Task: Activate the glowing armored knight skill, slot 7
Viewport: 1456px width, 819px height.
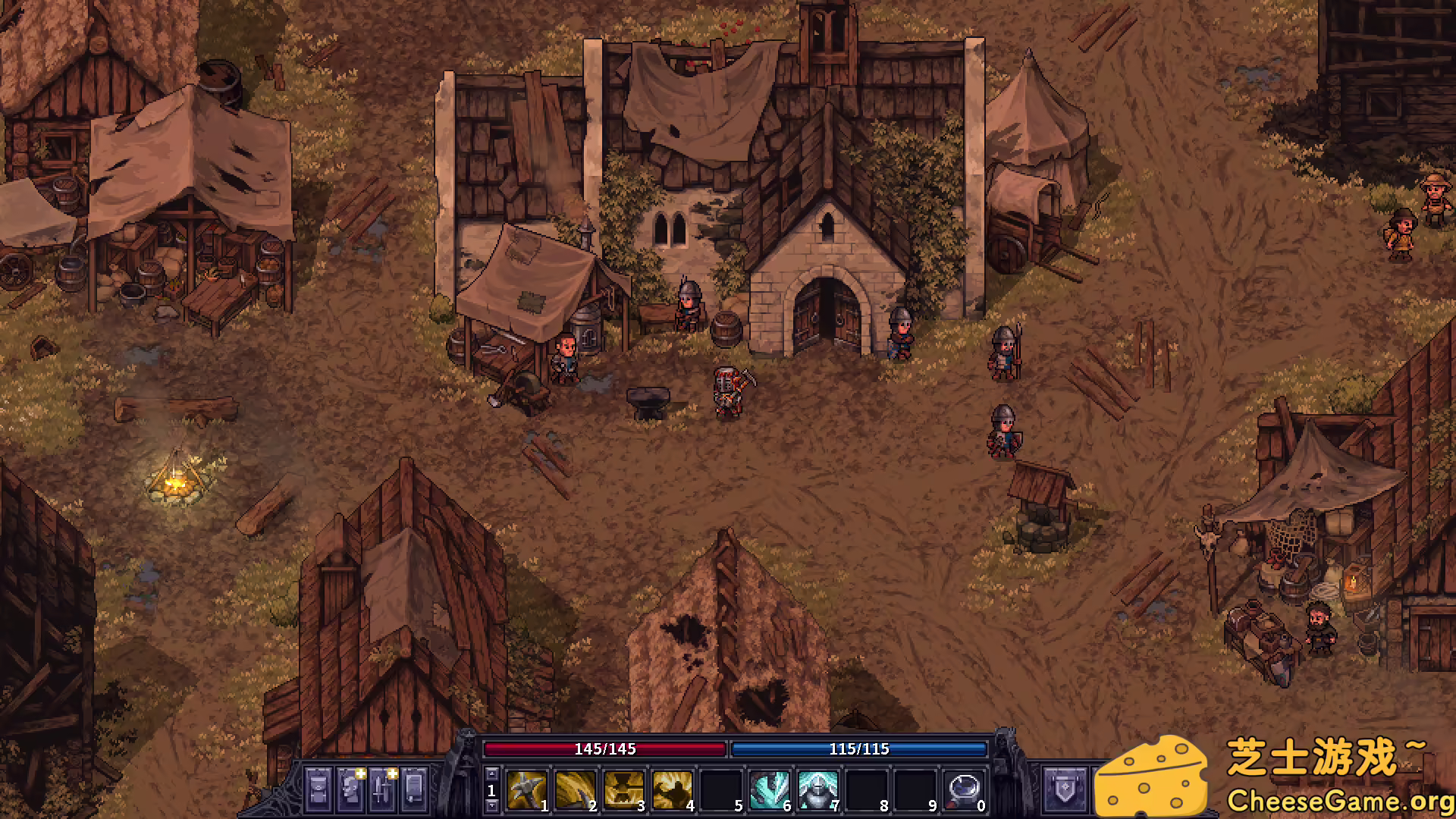Action: 817,790
